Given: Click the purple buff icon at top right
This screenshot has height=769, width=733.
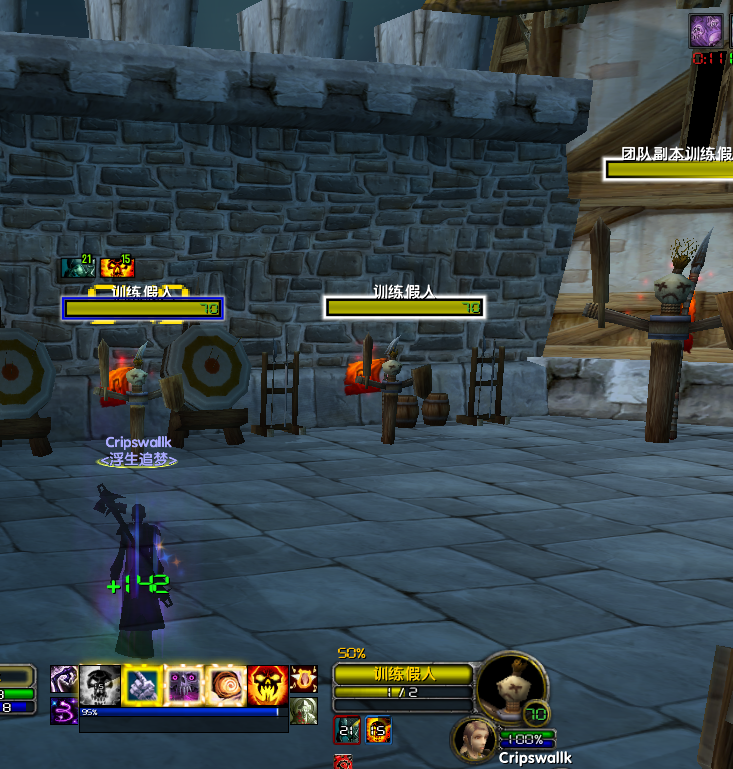Looking at the screenshot, I should pos(705,31).
